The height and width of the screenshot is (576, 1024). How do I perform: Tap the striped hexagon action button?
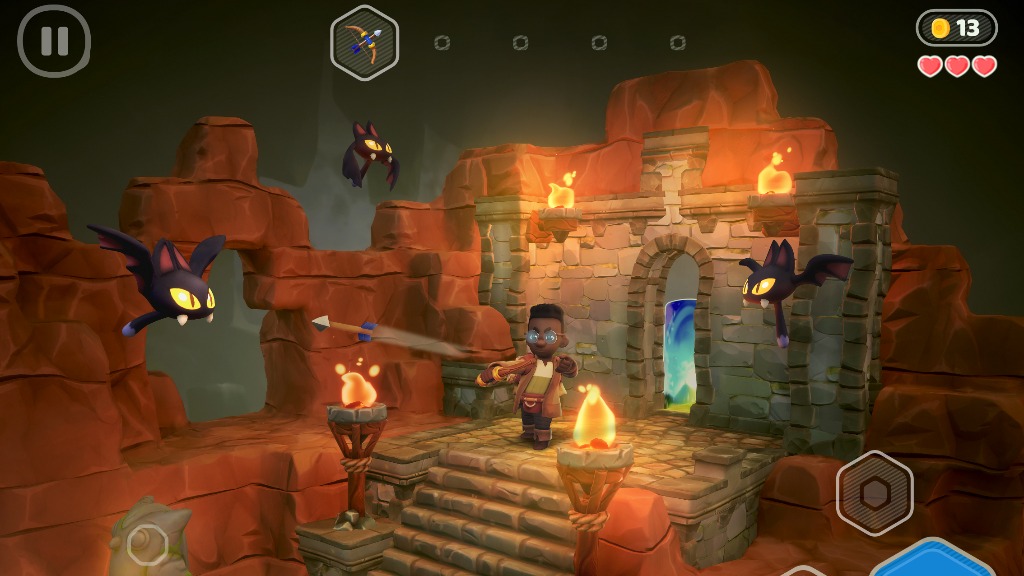874,492
